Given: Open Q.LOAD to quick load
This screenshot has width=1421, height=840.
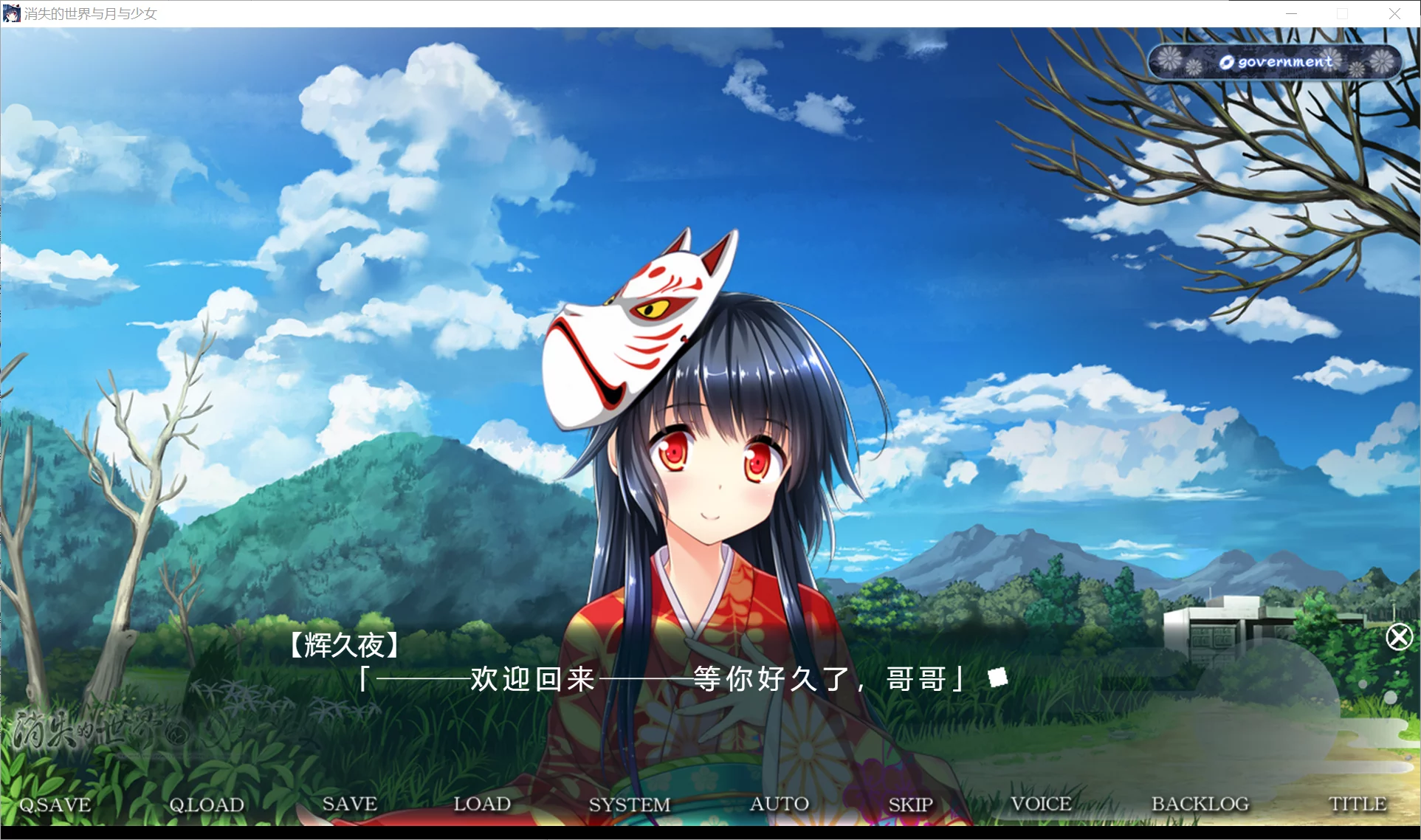Looking at the screenshot, I should 206,805.
